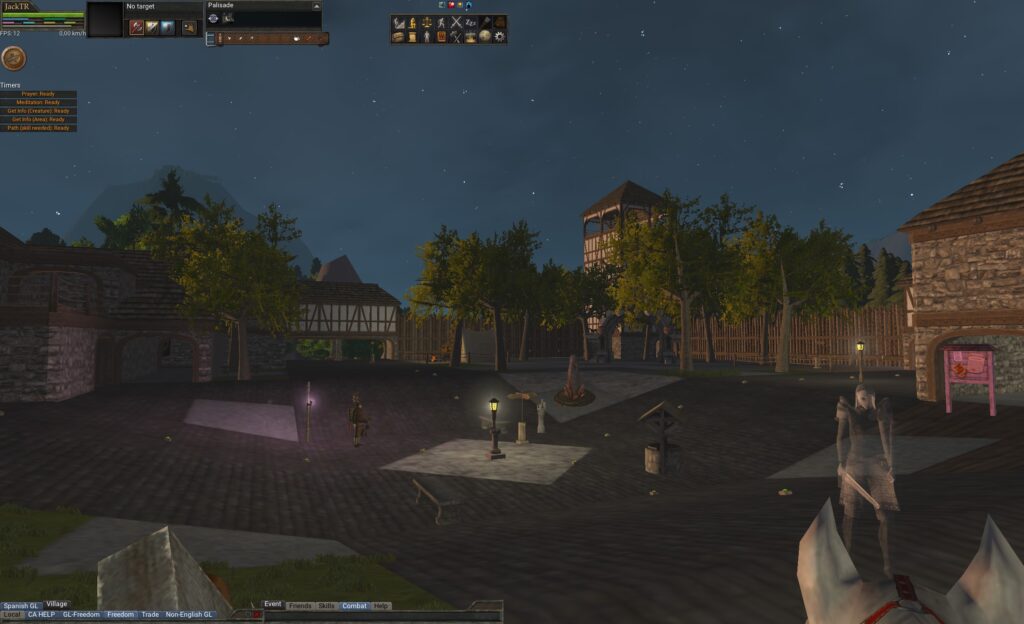Select the Local chat tab
The image size is (1024, 624).
[12, 615]
